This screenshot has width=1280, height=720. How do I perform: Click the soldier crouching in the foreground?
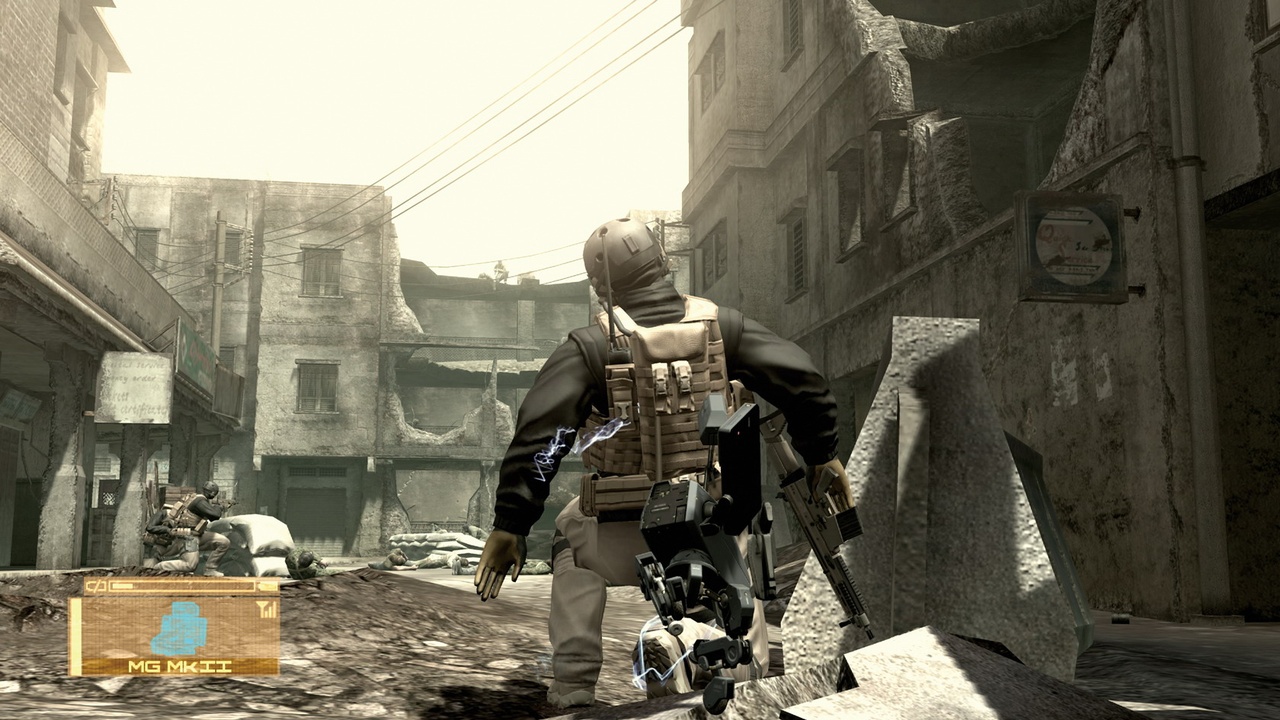tap(660, 420)
